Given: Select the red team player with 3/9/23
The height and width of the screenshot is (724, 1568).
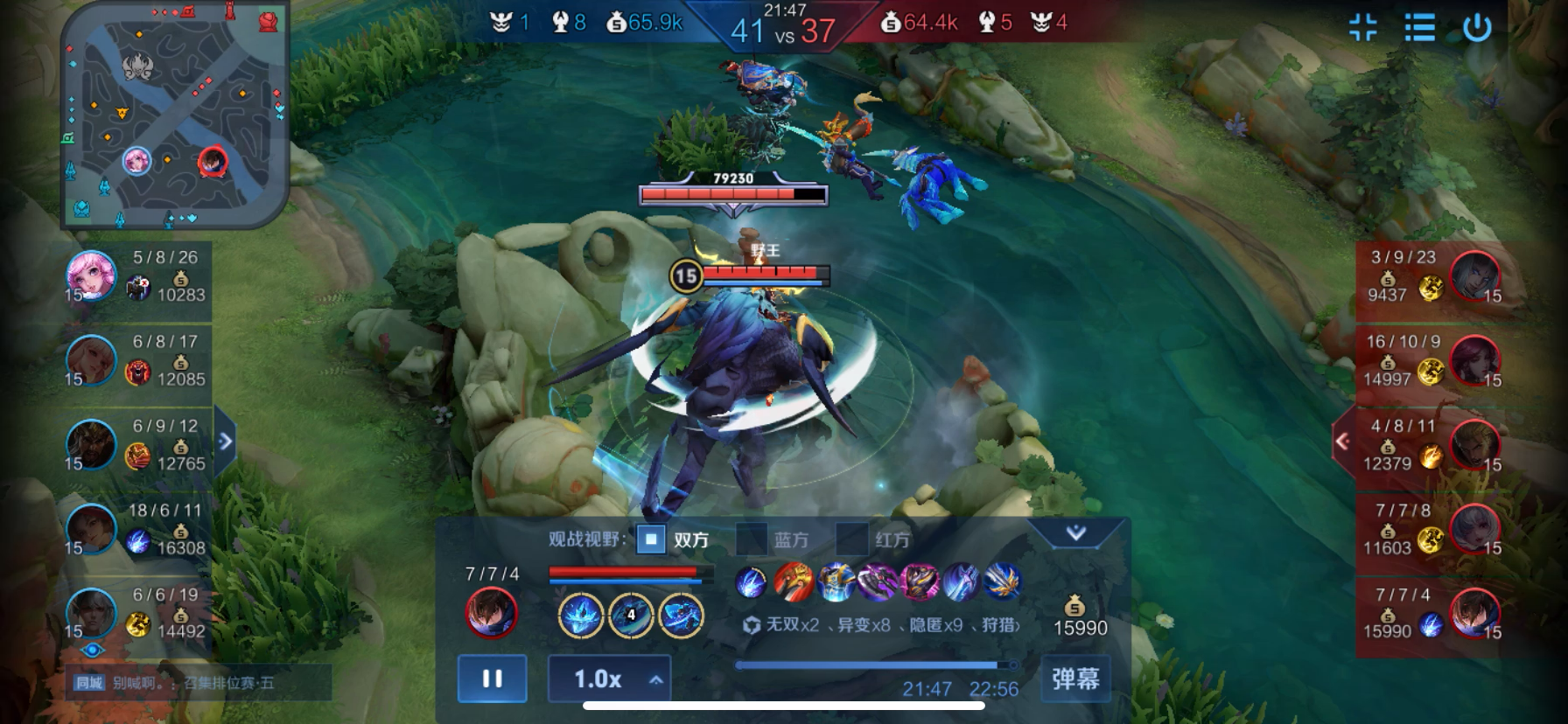Looking at the screenshot, I should tap(1475, 275).
